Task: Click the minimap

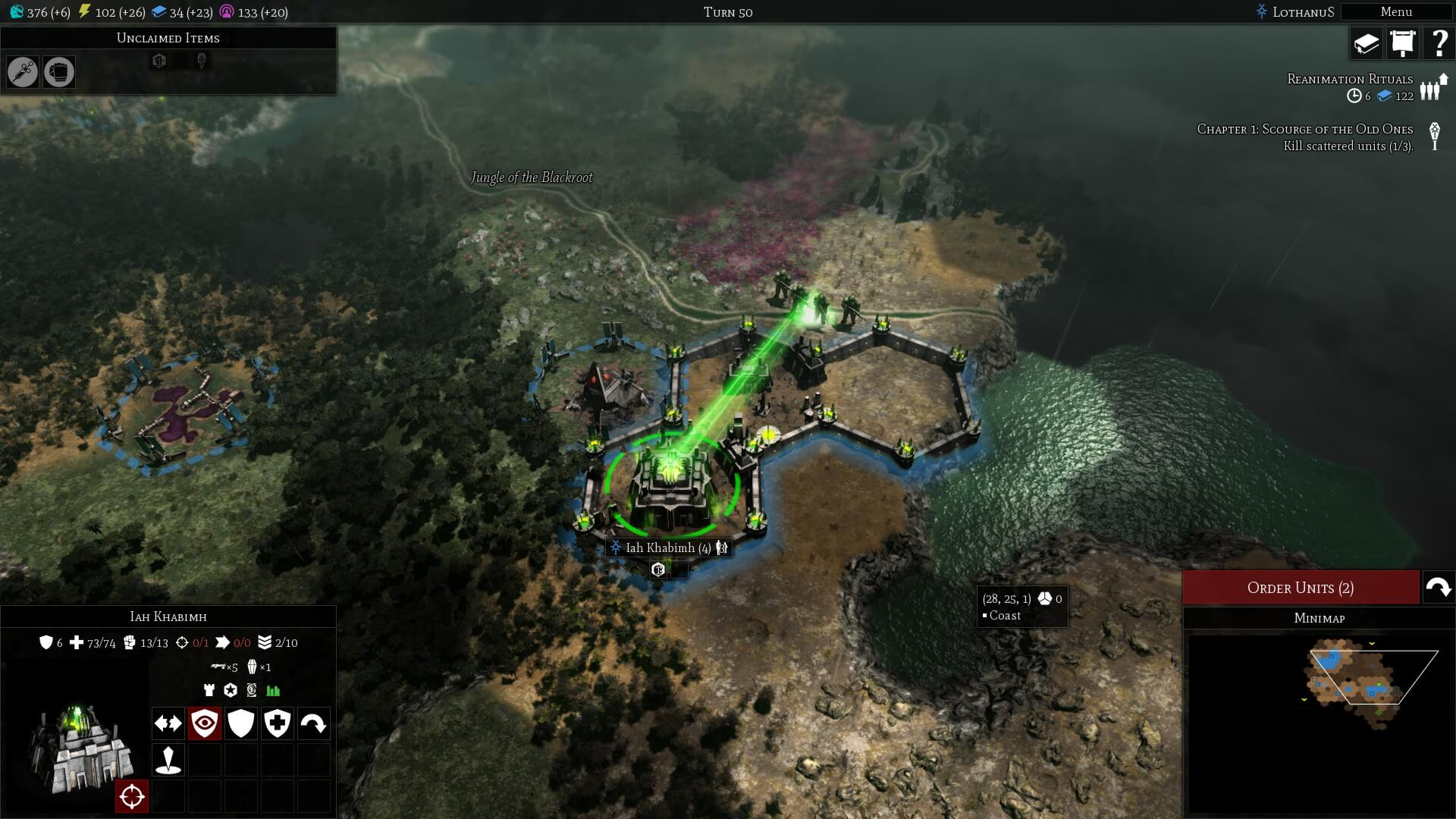Action: [1318, 720]
